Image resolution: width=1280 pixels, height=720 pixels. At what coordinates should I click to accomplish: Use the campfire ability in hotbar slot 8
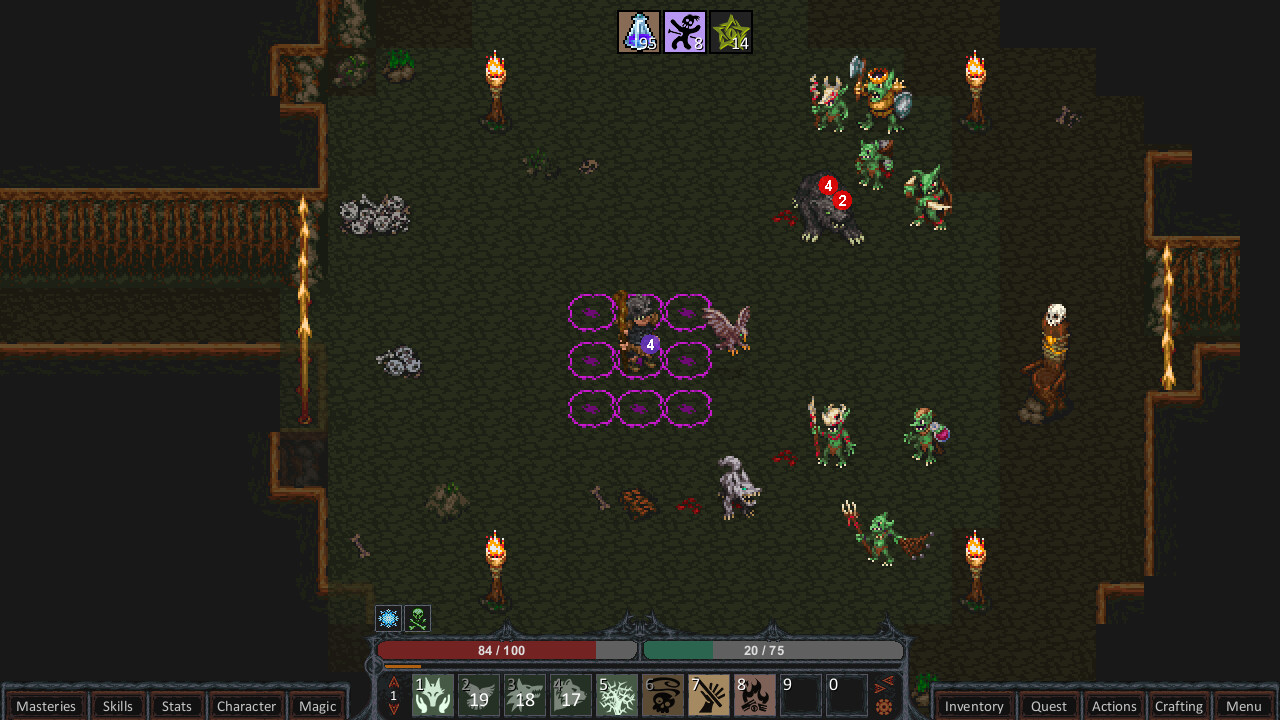pyautogui.click(x=754, y=693)
